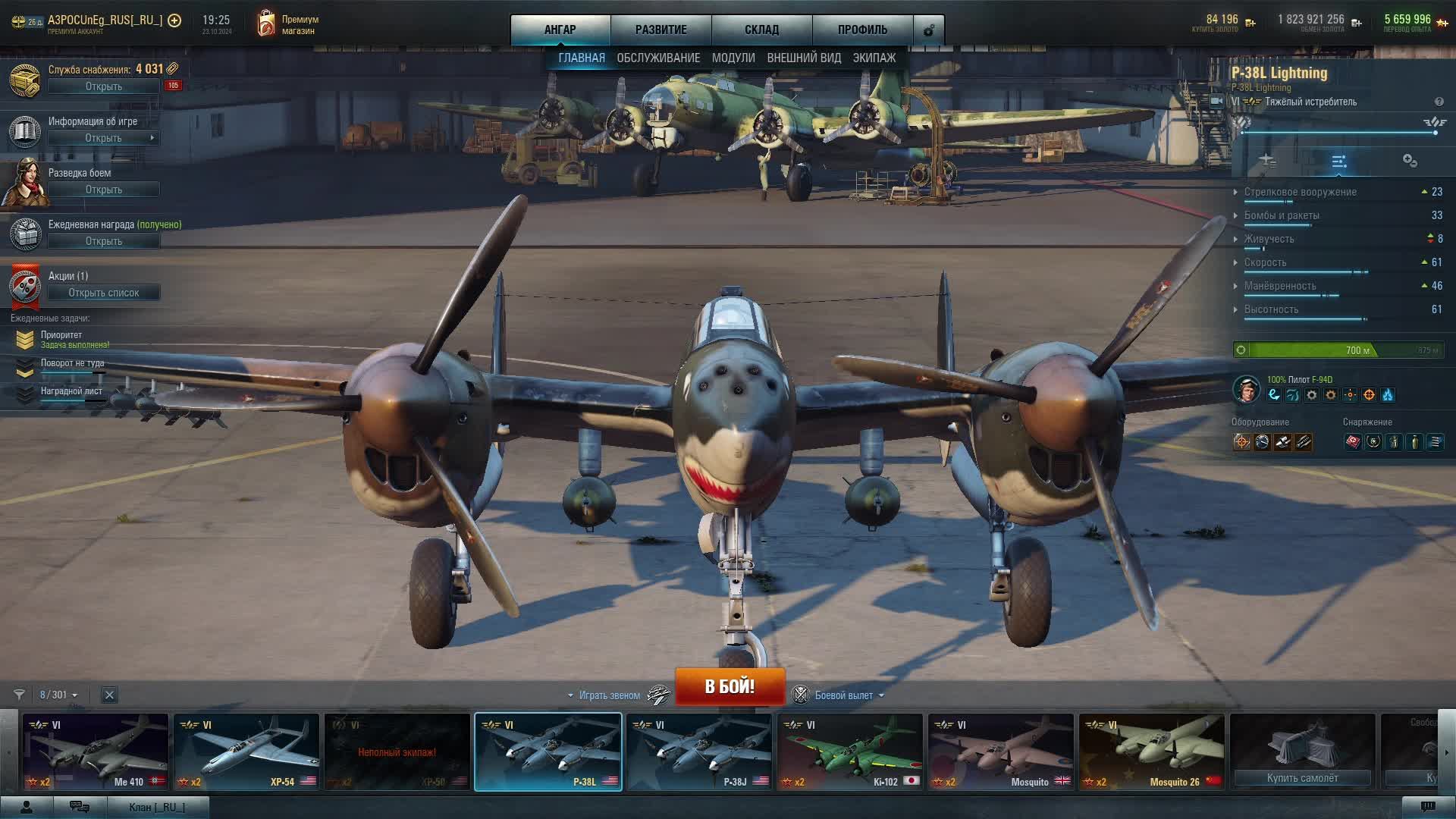Open the ЭКИПАЖ section
This screenshot has height=819, width=1456.
tap(874, 58)
